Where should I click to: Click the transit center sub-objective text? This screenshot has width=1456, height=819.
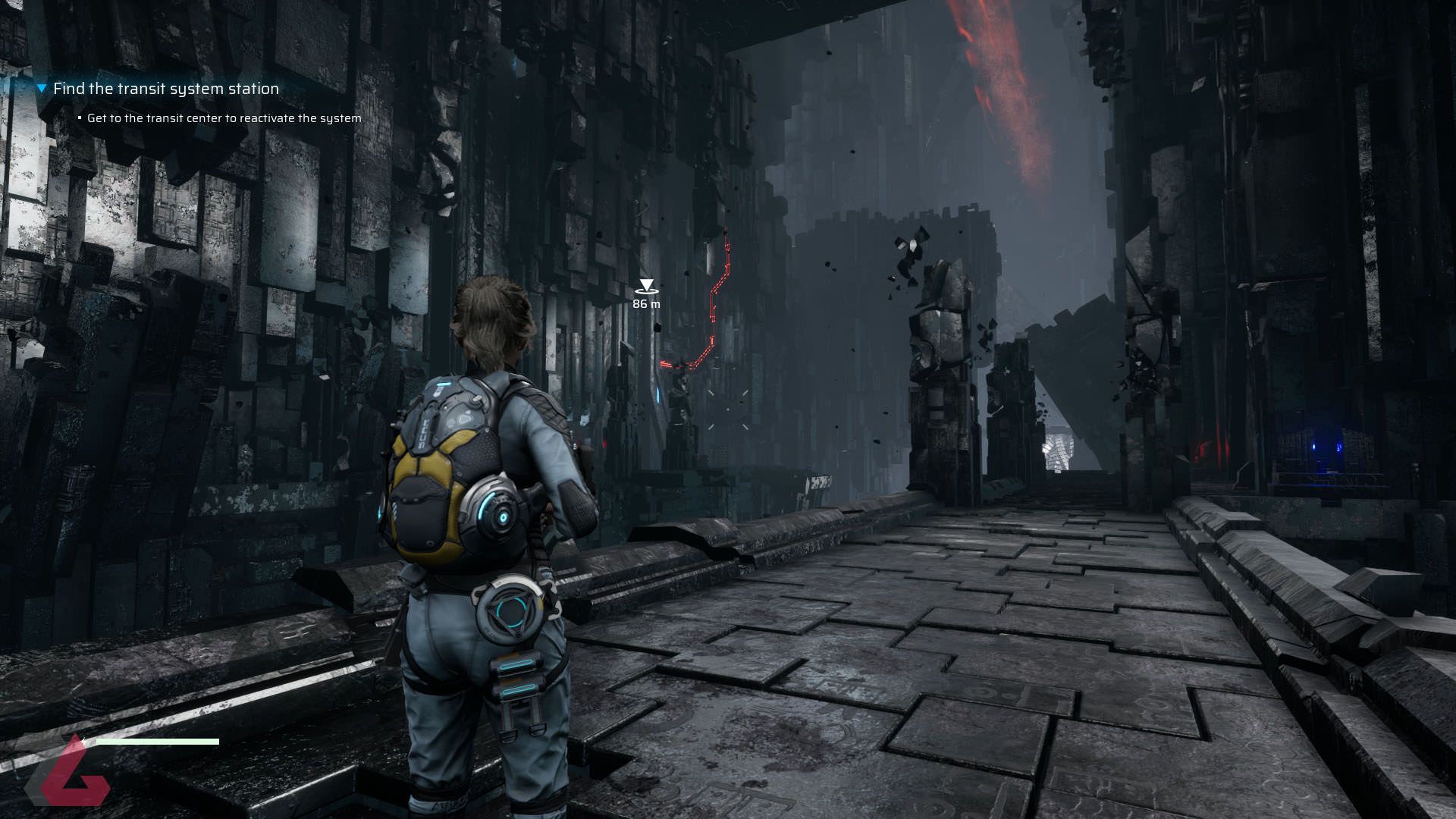pos(224,118)
